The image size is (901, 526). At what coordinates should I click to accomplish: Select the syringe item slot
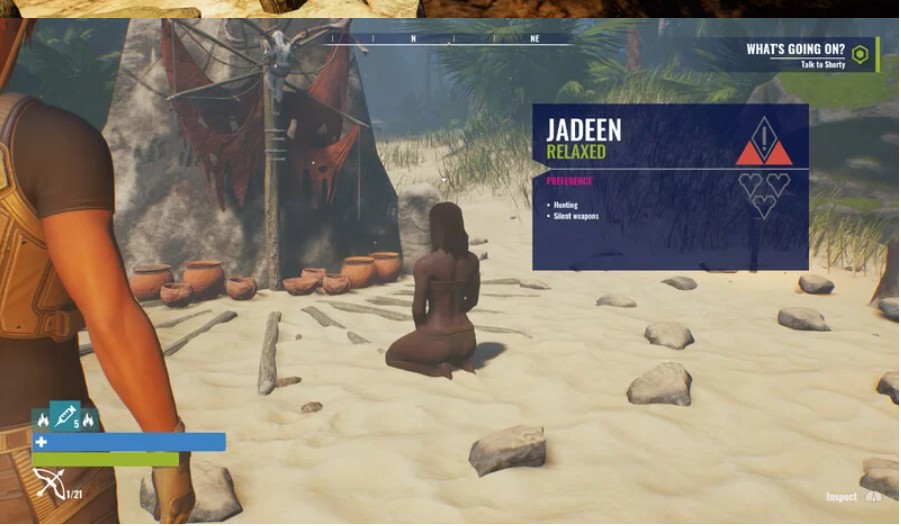[64, 415]
